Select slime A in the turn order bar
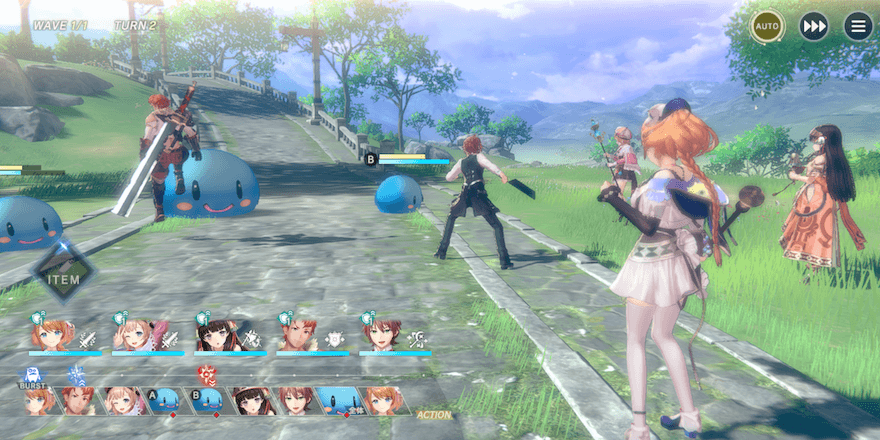The height and width of the screenshot is (440, 880). point(162,400)
